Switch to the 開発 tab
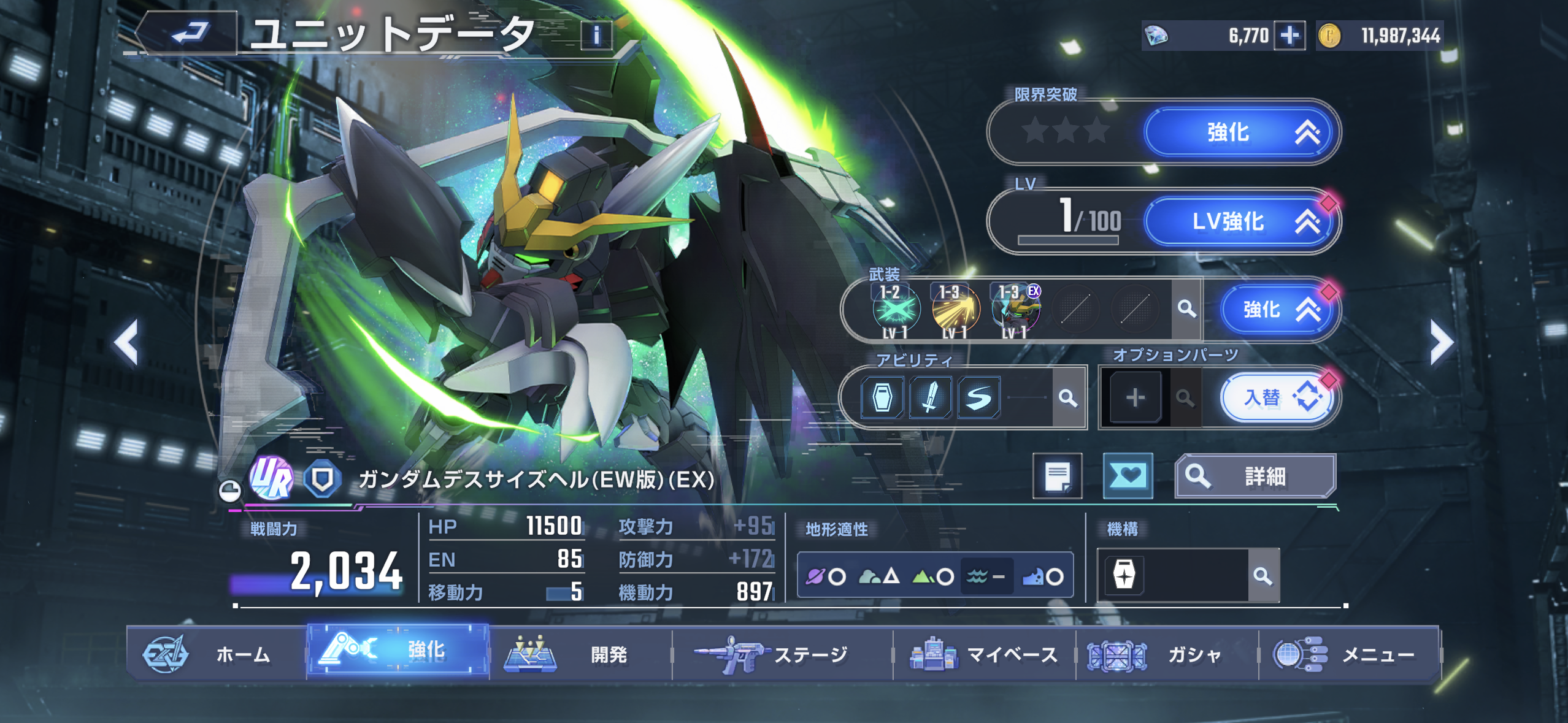 (580, 654)
